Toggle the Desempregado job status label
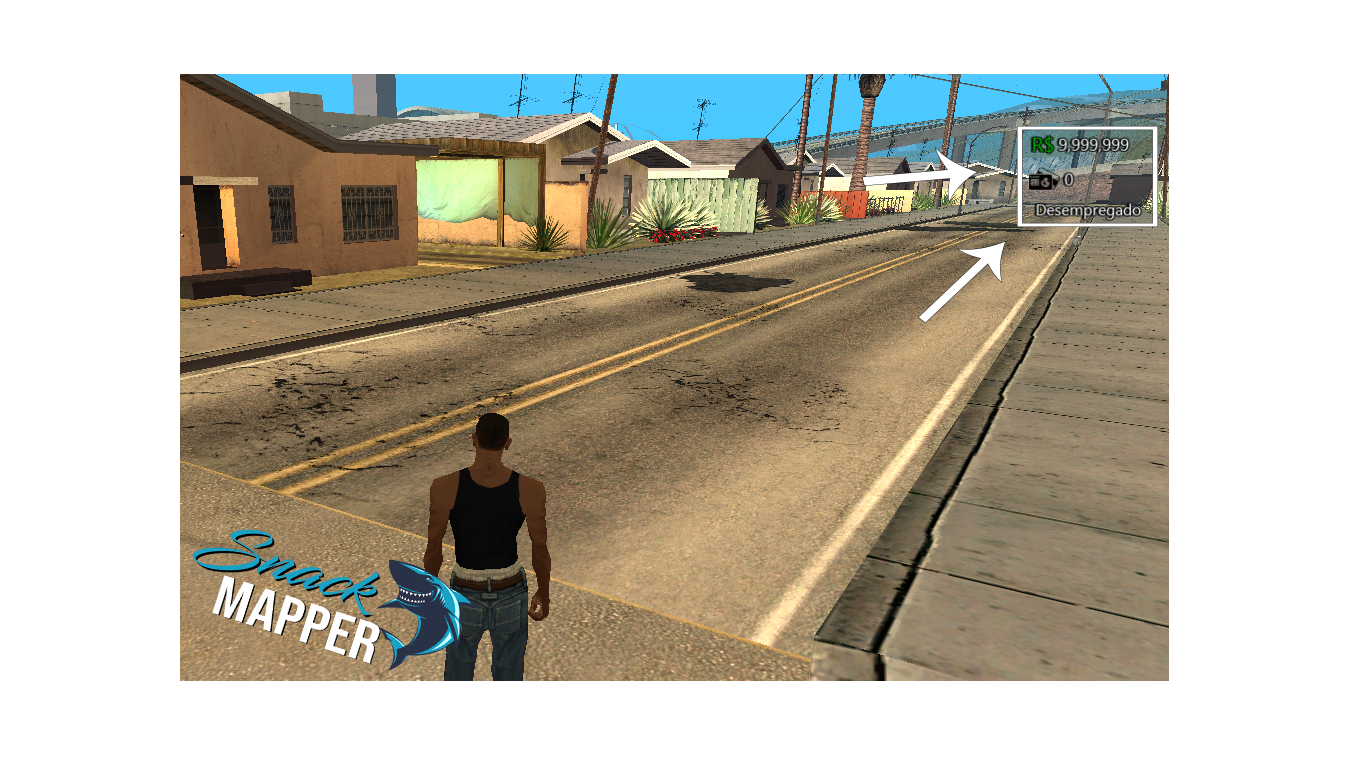 coord(1090,210)
